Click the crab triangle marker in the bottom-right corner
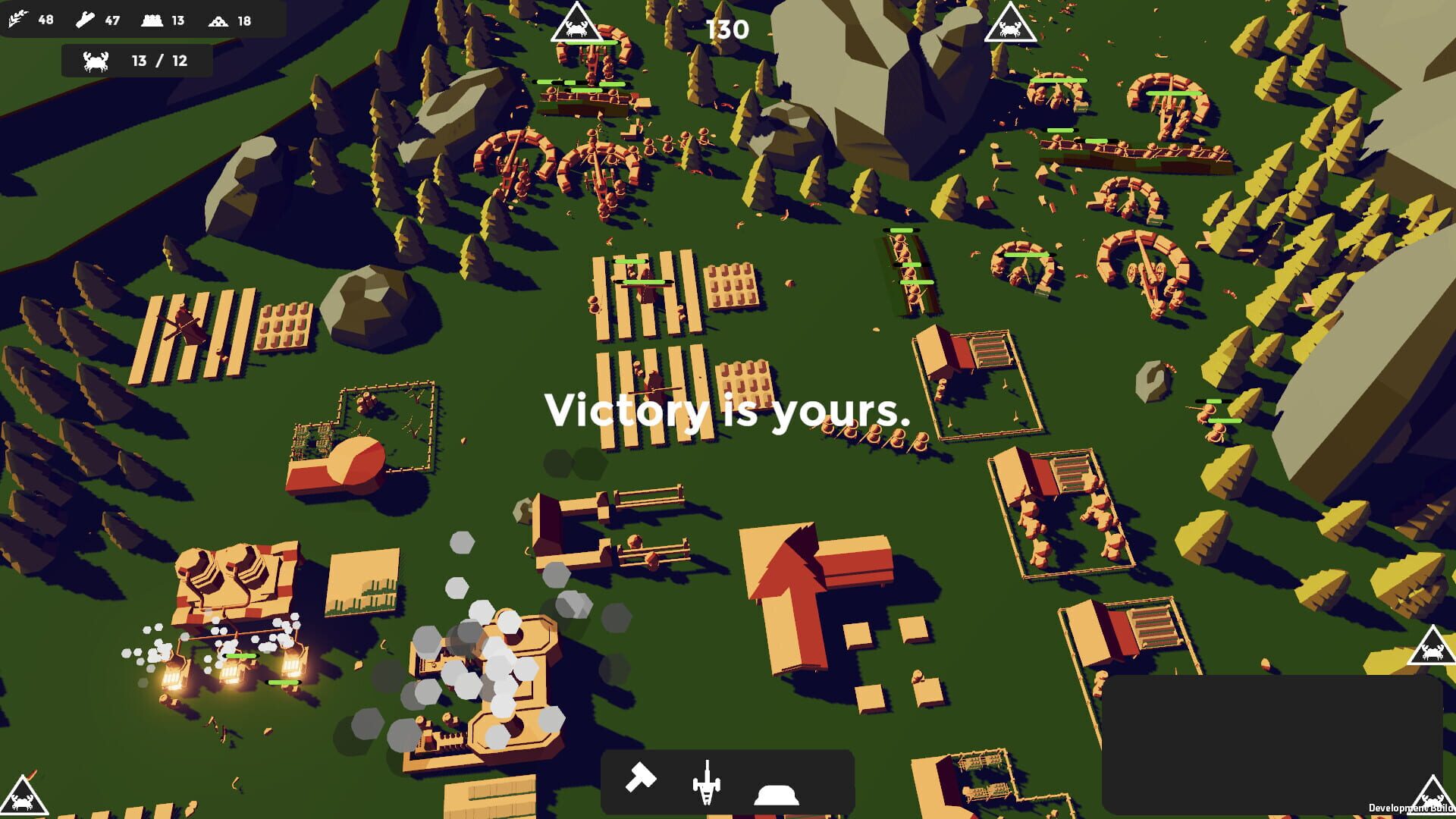The height and width of the screenshot is (819, 1456). [1433, 796]
